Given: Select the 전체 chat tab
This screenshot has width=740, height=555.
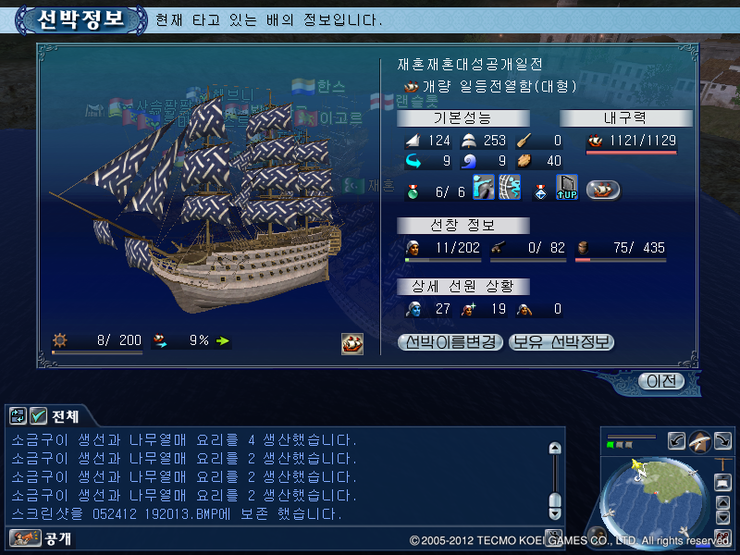Looking at the screenshot, I should 66,415.
